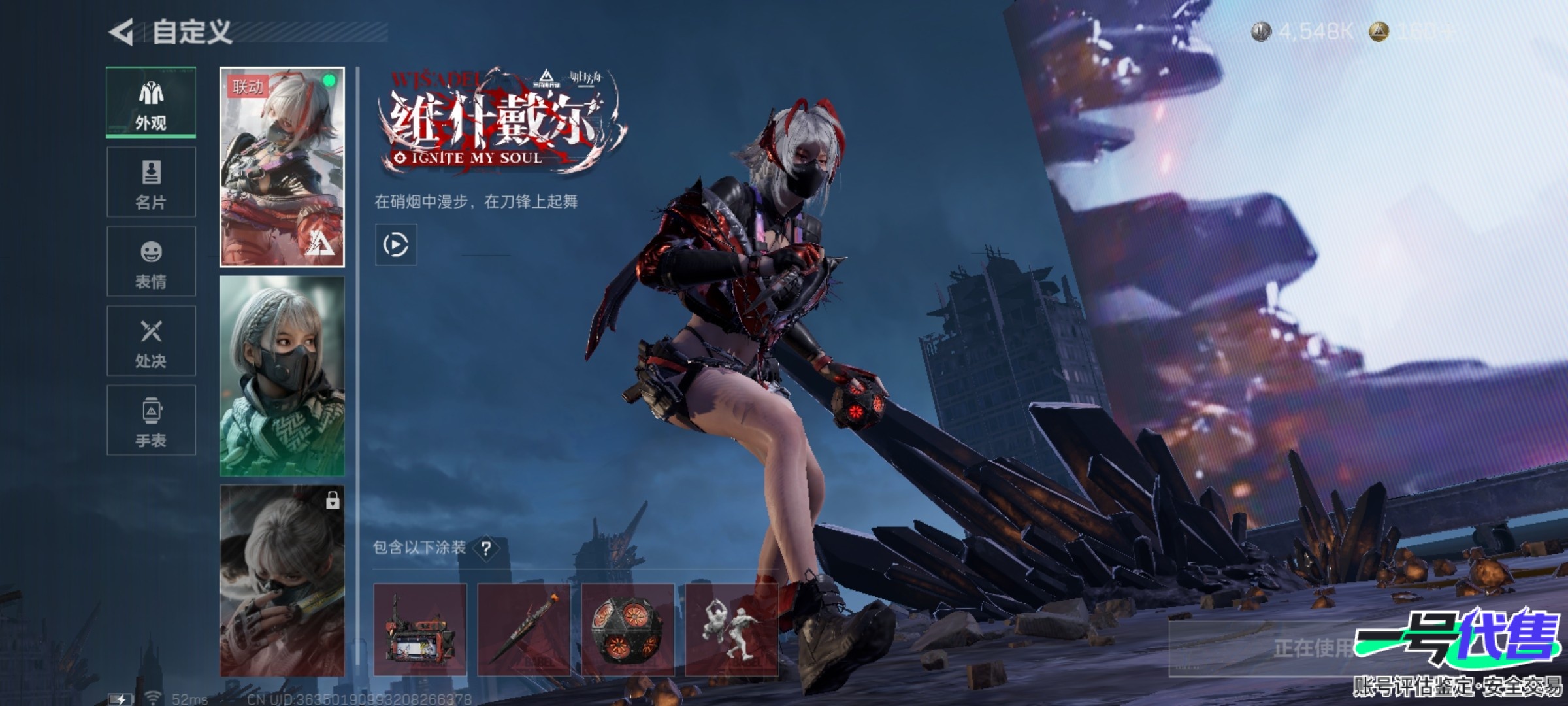Switch to the 表情 emote tab
Image resolution: width=1568 pixels, height=706 pixels.
click(151, 261)
